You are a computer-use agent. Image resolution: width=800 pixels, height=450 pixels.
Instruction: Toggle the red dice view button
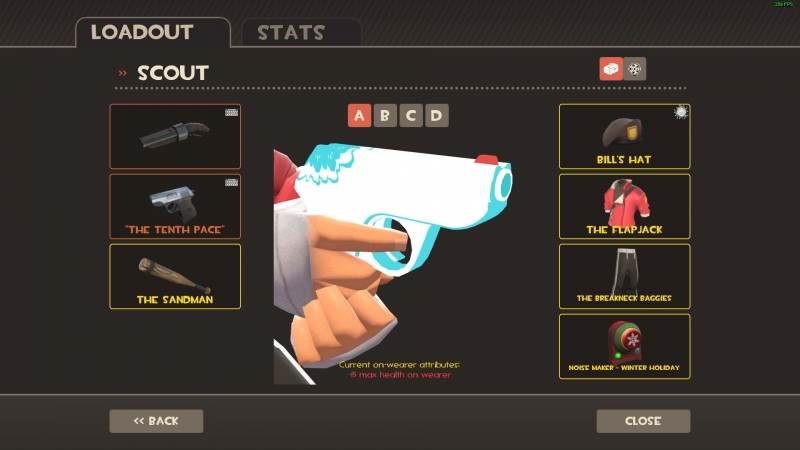(610, 69)
